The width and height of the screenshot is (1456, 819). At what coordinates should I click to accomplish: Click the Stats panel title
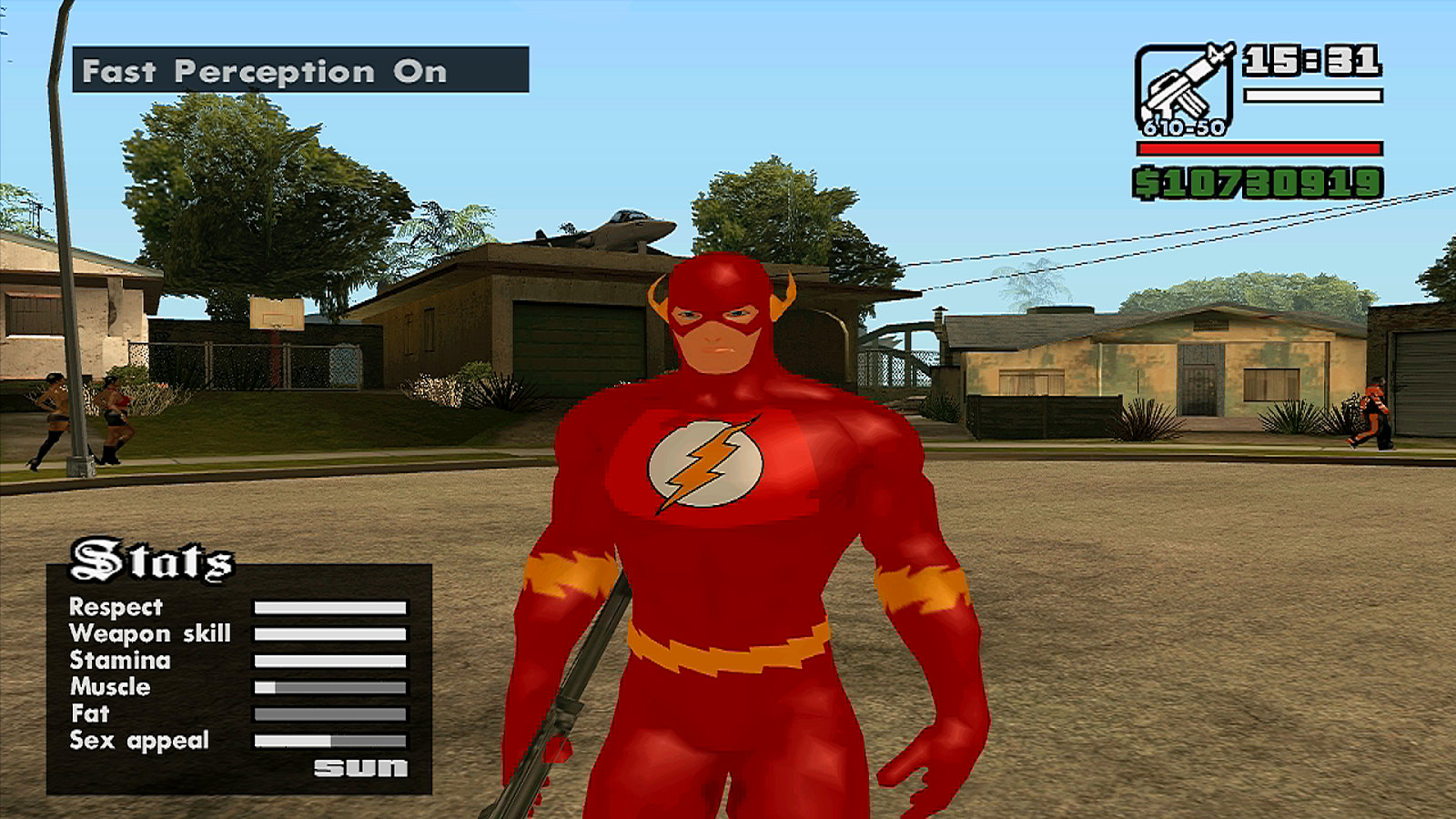[152, 561]
